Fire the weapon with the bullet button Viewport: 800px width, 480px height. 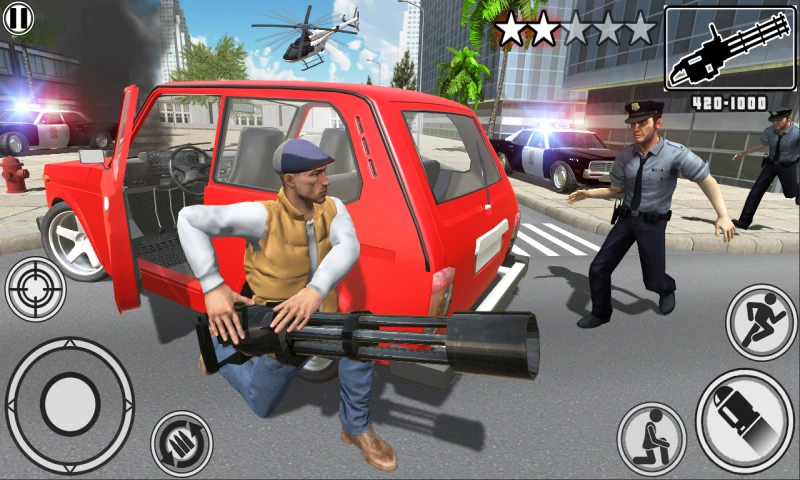point(743,420)
